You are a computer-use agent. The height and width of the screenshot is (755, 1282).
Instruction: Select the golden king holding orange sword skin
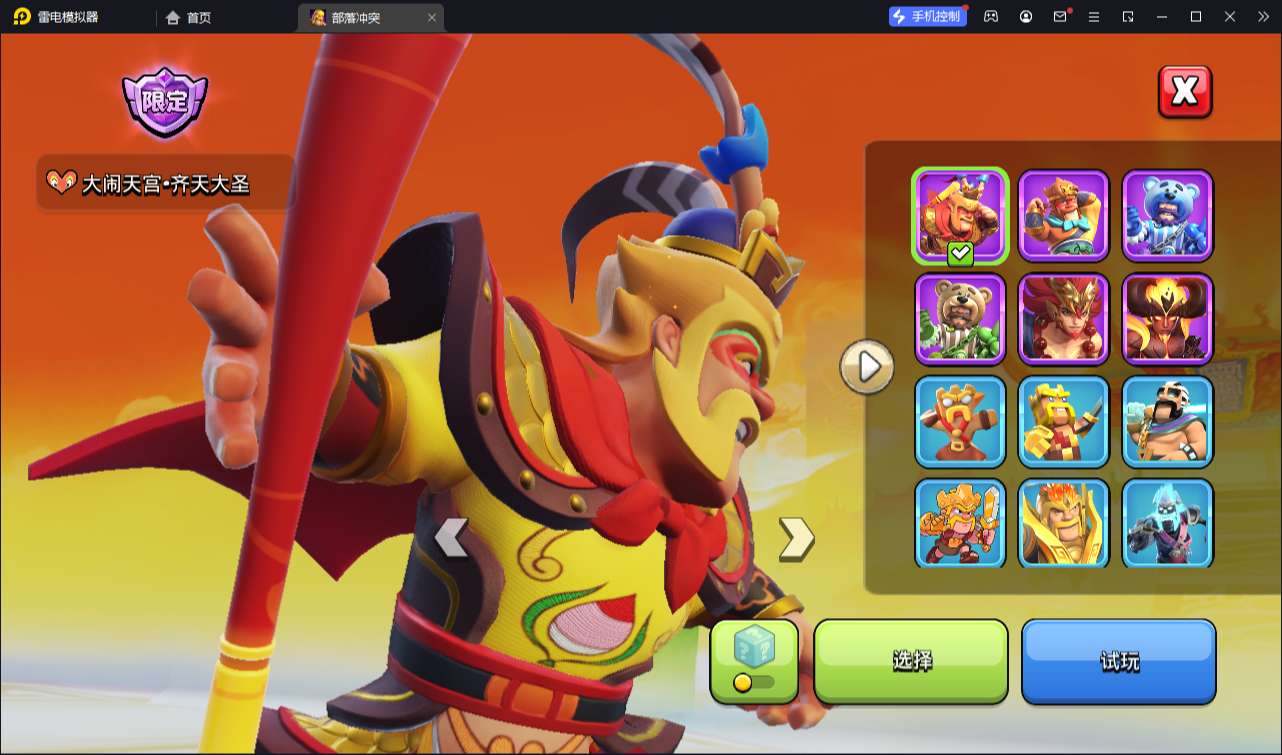click(x=960, y=524)
